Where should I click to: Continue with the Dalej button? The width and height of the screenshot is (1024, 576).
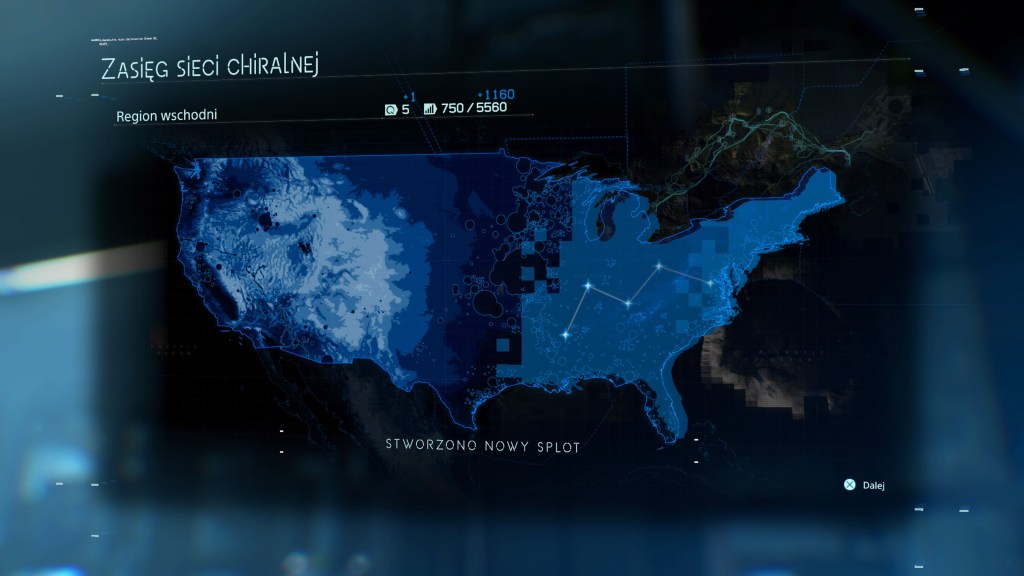865,485
